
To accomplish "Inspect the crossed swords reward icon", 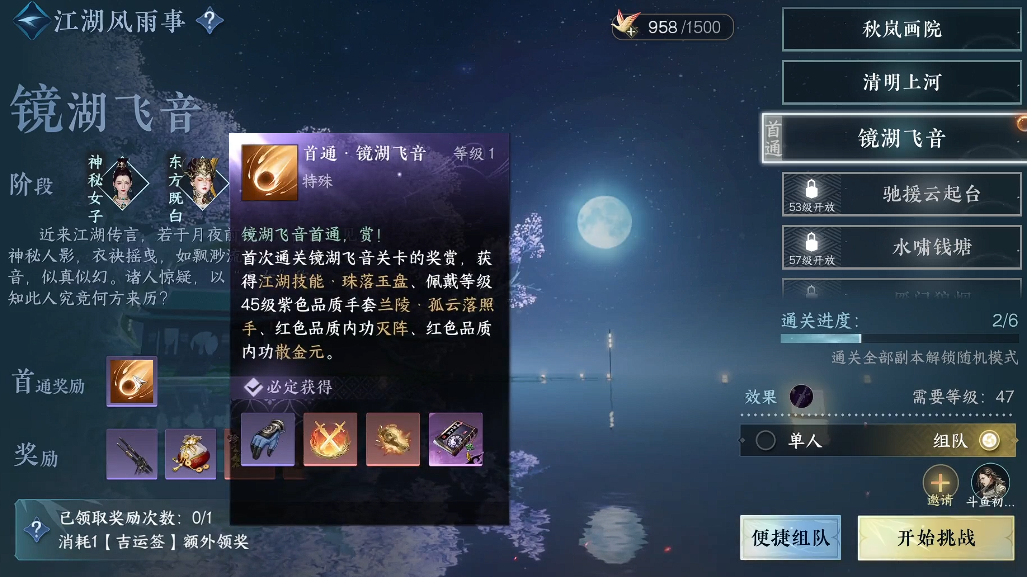I will point(330,439).
